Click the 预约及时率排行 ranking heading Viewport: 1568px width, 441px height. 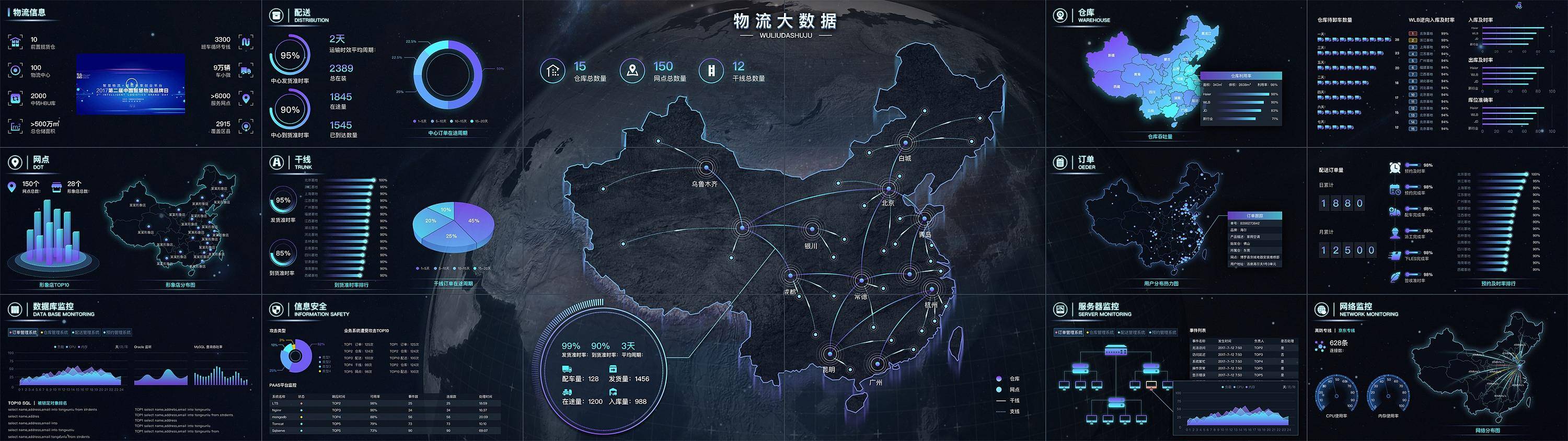point(1499,283)
